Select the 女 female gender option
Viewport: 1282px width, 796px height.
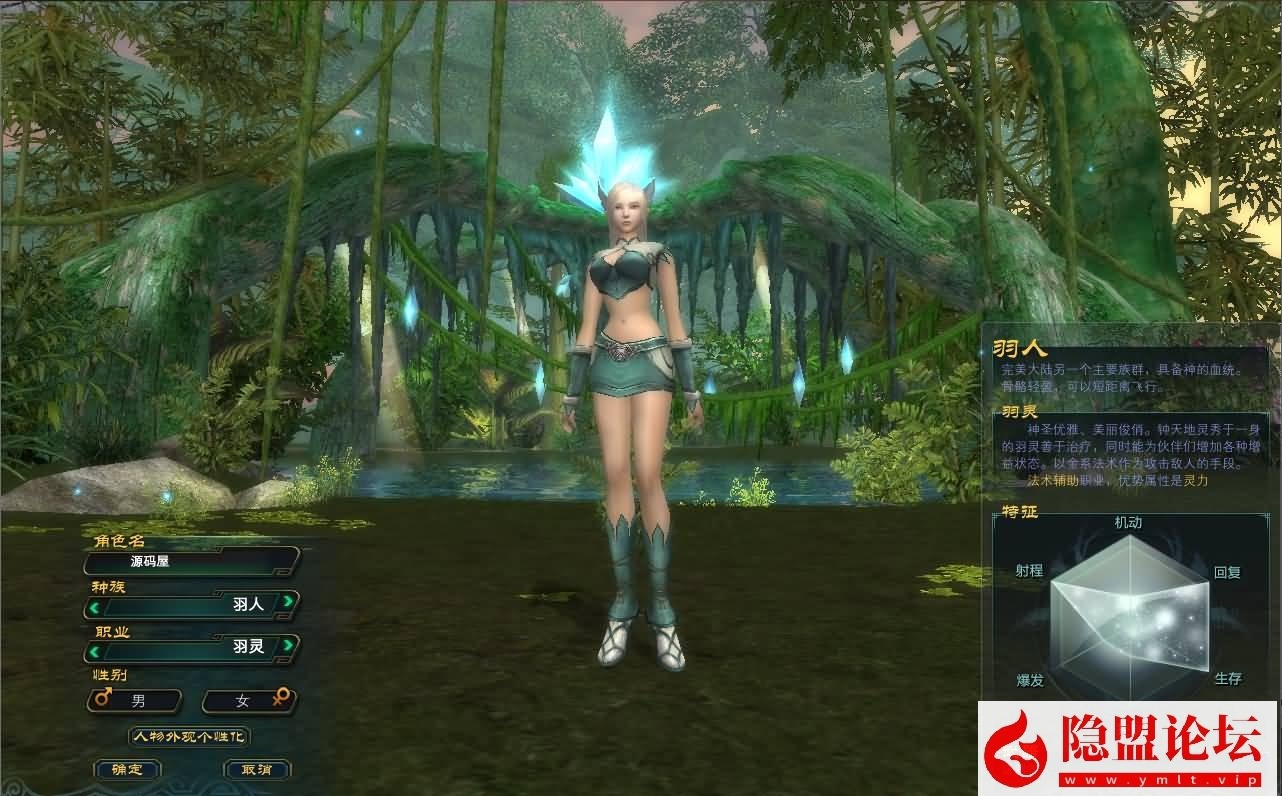[245, 700]
